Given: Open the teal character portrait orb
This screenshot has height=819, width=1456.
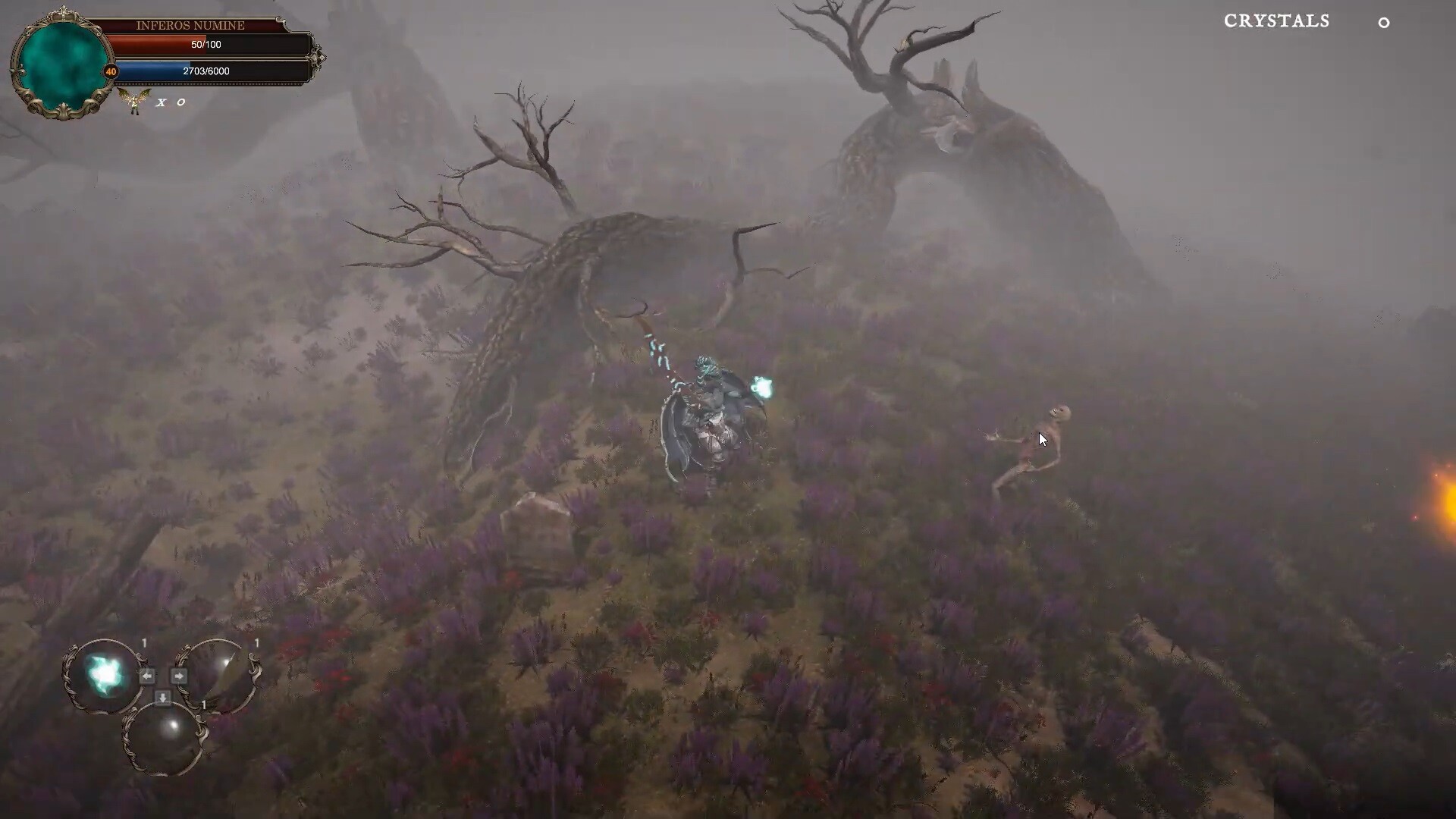Looking at the screenshot, I should [x=63, y=64].
